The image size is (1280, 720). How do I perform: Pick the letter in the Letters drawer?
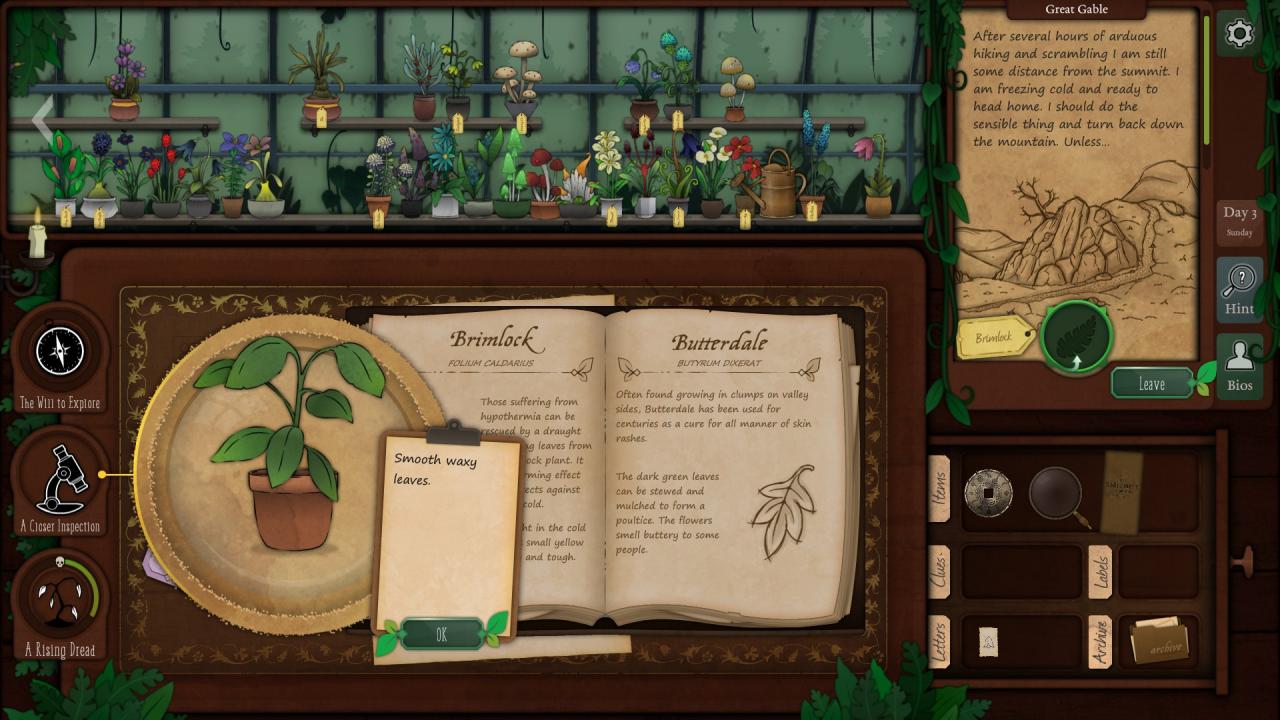tap(988, 642)
